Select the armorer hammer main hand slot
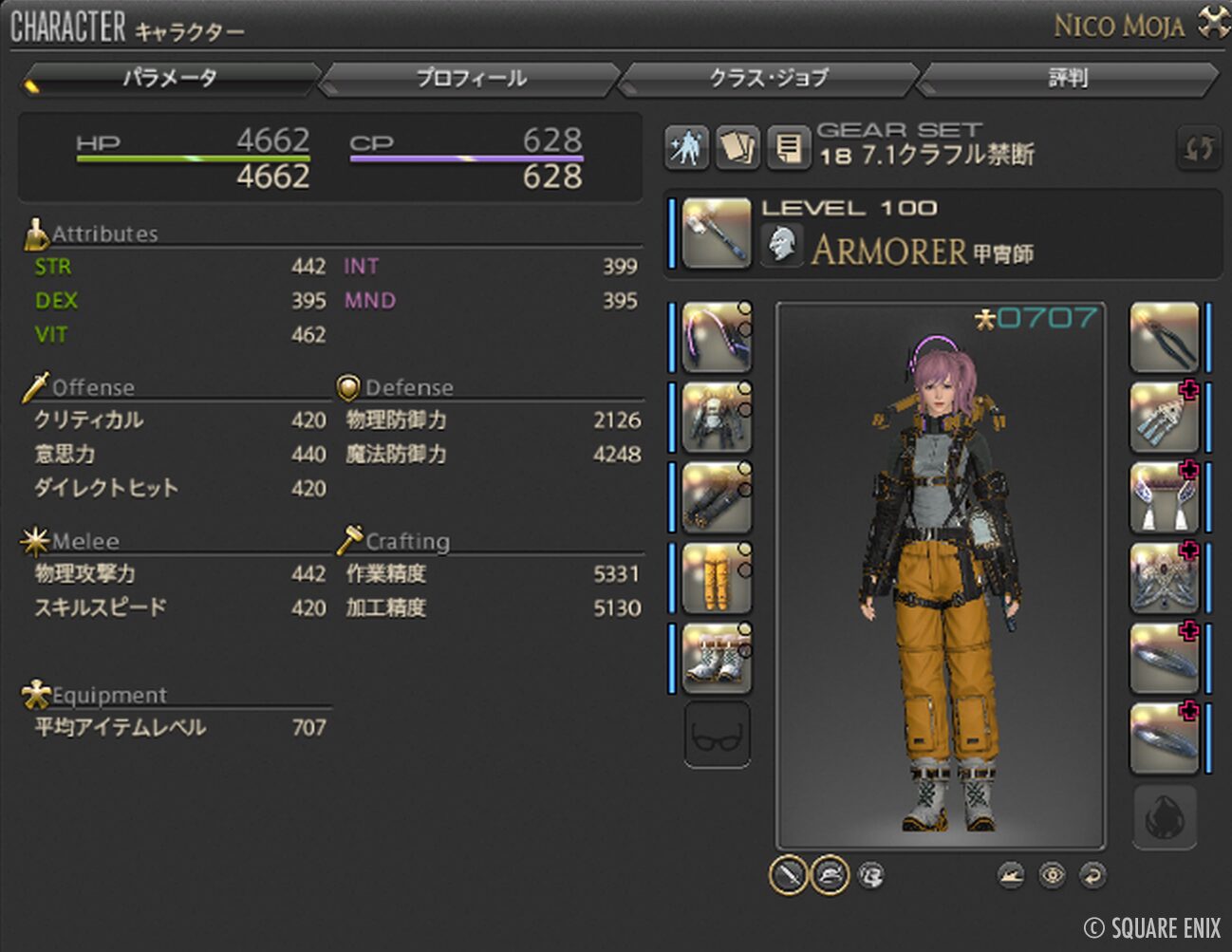The height and width of the screenshot is (952, 1232). [x=716, y=233]
